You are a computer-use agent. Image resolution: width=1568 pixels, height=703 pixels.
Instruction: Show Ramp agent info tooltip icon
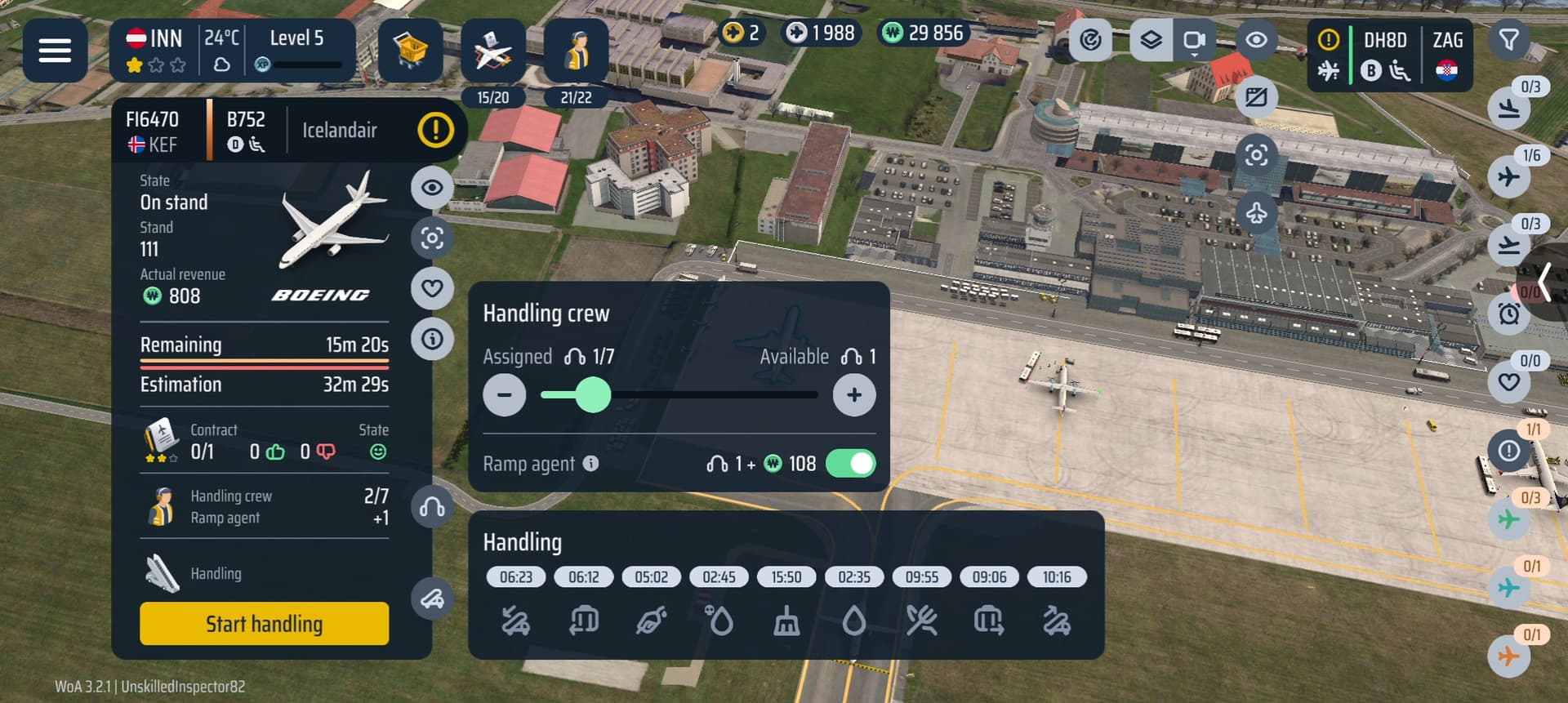[x=591, y=464]
